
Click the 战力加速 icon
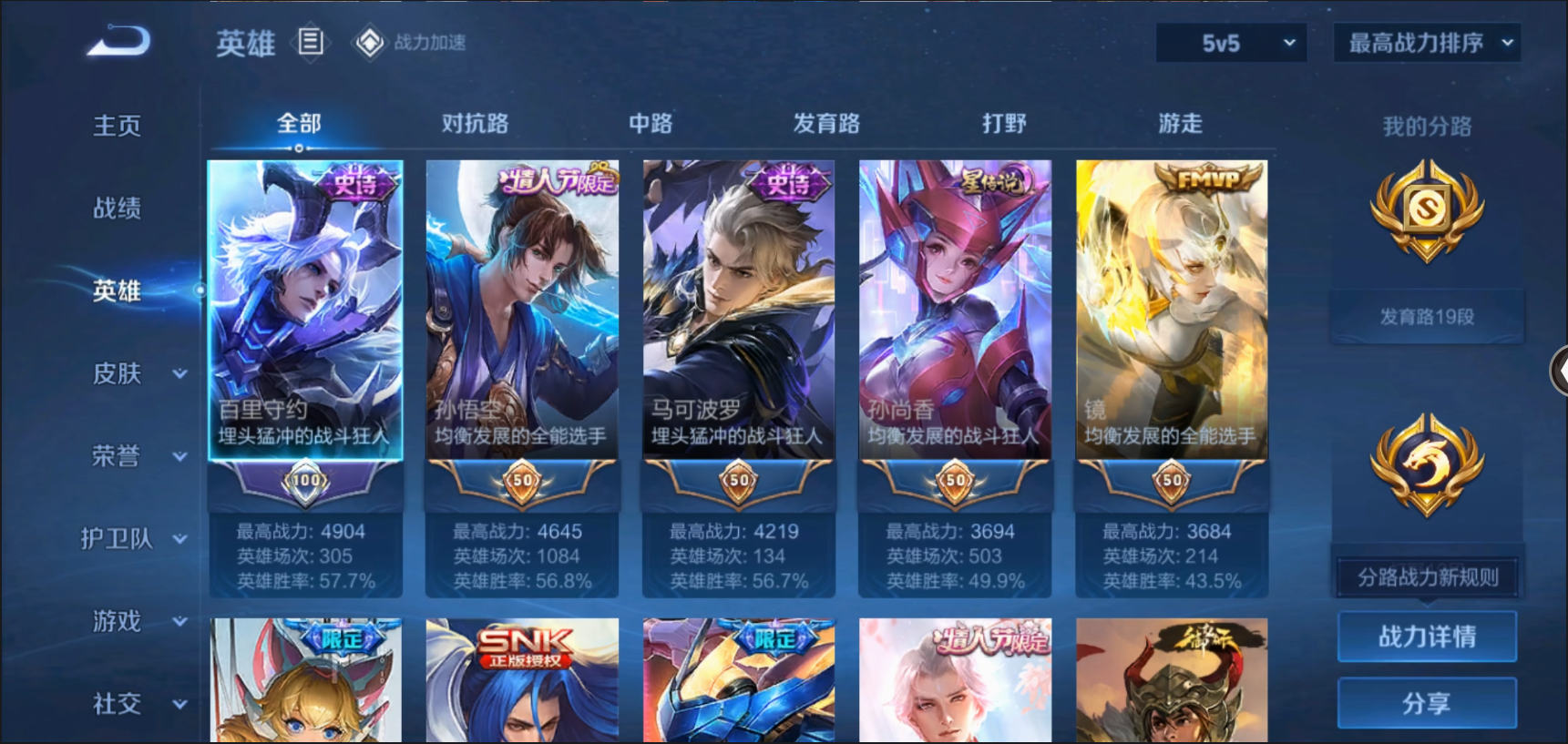click(x=370, y=43)
